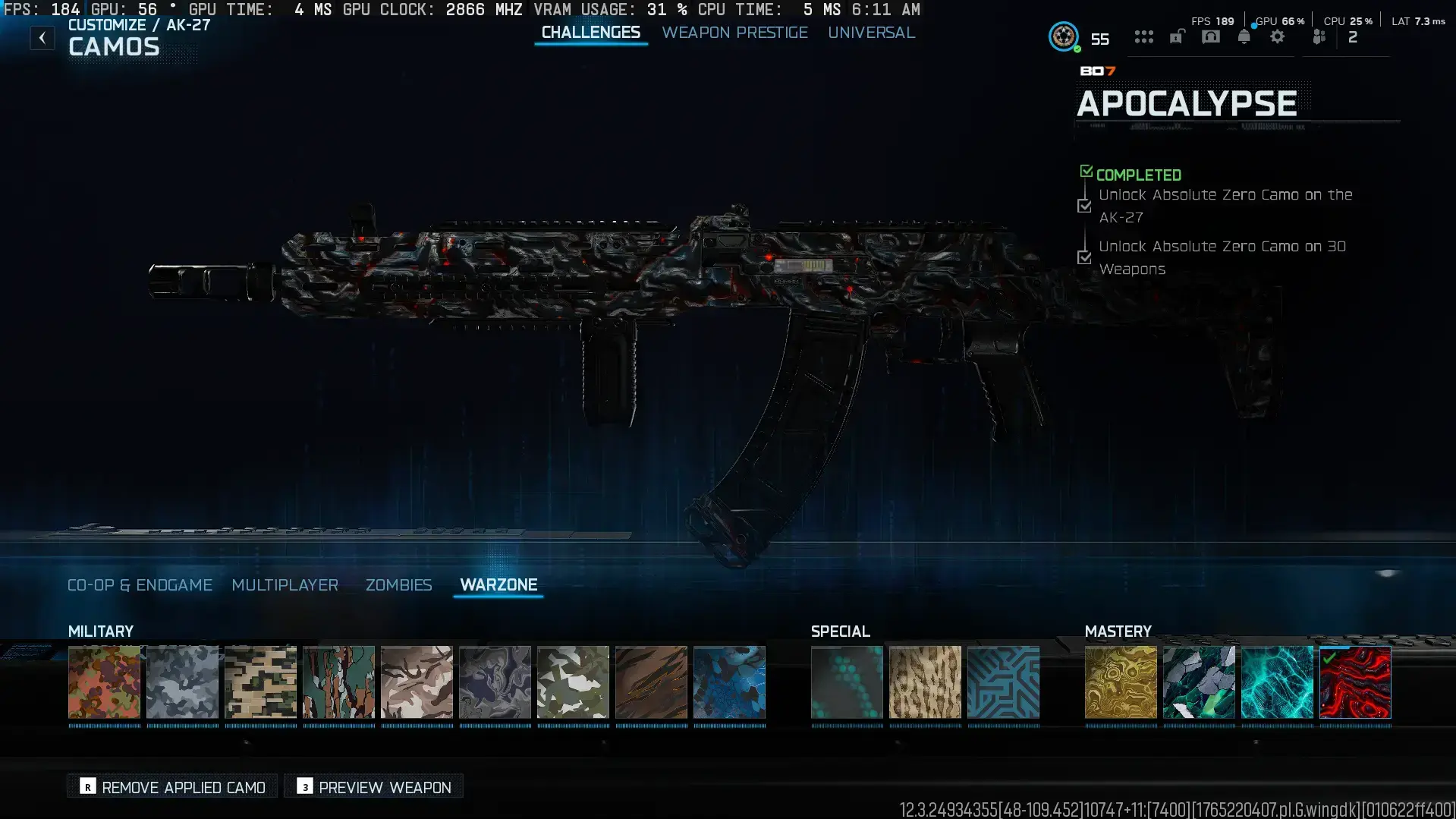The image size is (1456, 819).
Task: Click the player rank 55 emblem
Action: (x=1064, y=36)
